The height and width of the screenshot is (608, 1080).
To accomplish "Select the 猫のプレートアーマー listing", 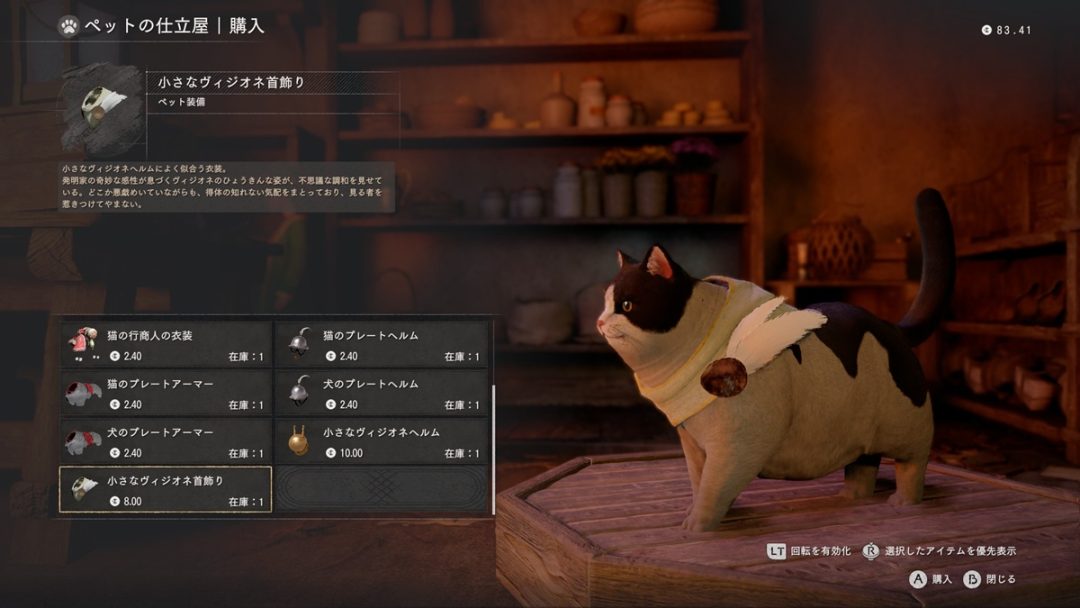I will (166, 393).
